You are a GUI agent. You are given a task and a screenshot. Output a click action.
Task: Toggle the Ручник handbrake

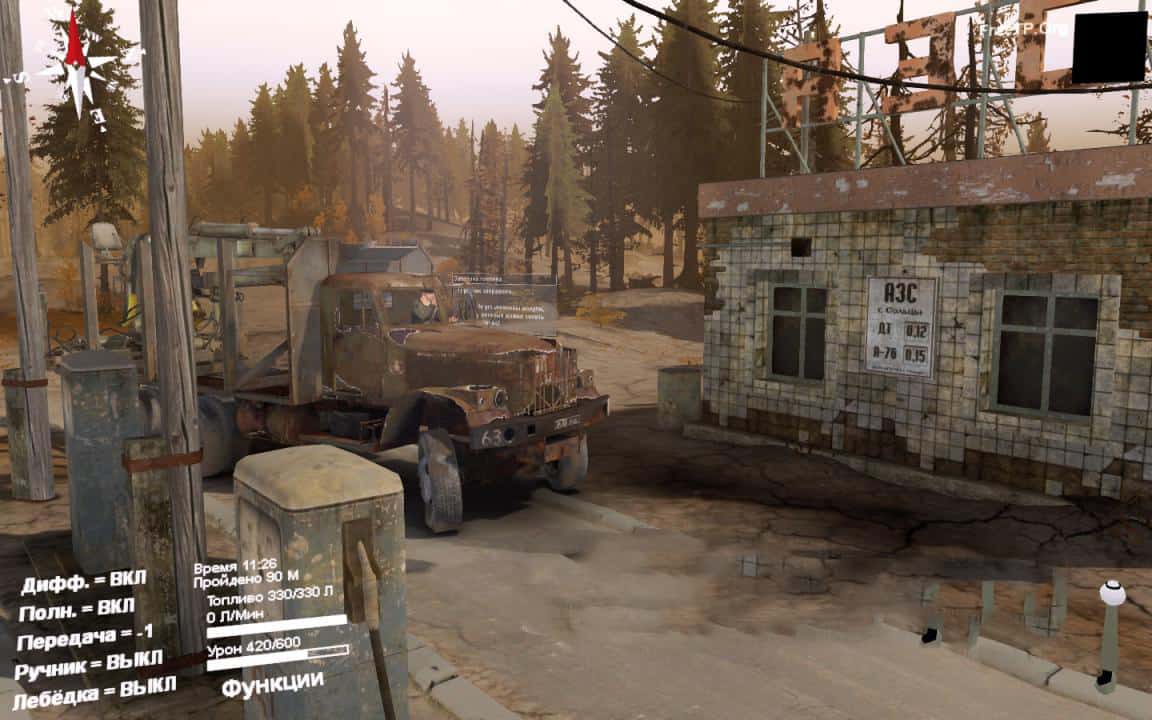[88, 662]
